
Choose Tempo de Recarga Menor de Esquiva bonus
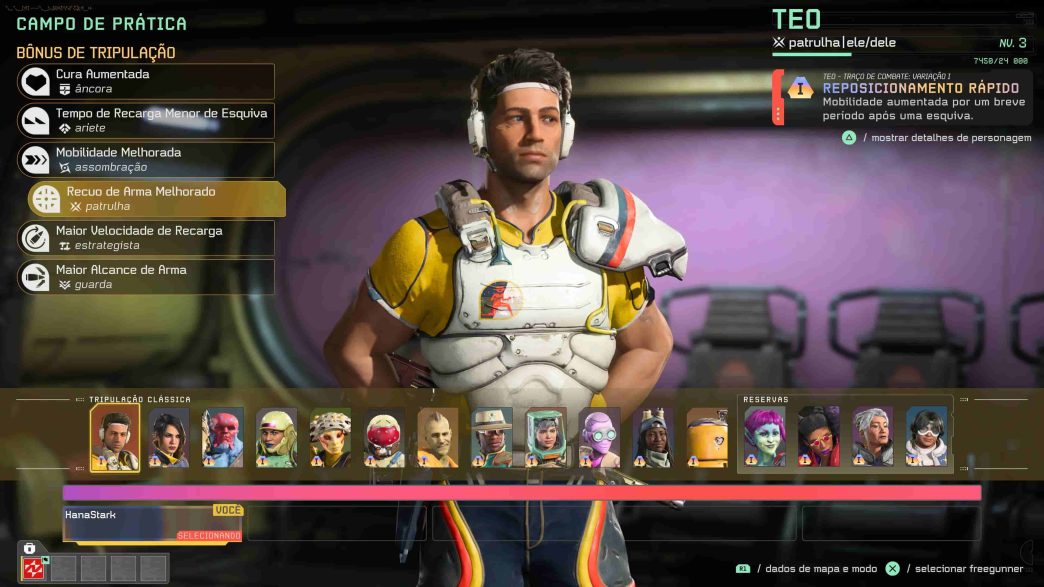click(146, 120)
